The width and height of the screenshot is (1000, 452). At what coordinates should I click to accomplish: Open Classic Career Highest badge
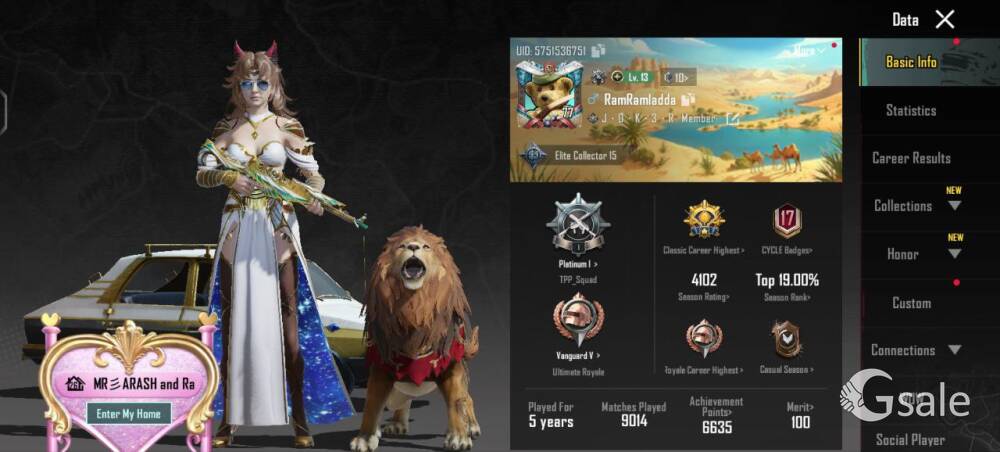pos(704,222)
